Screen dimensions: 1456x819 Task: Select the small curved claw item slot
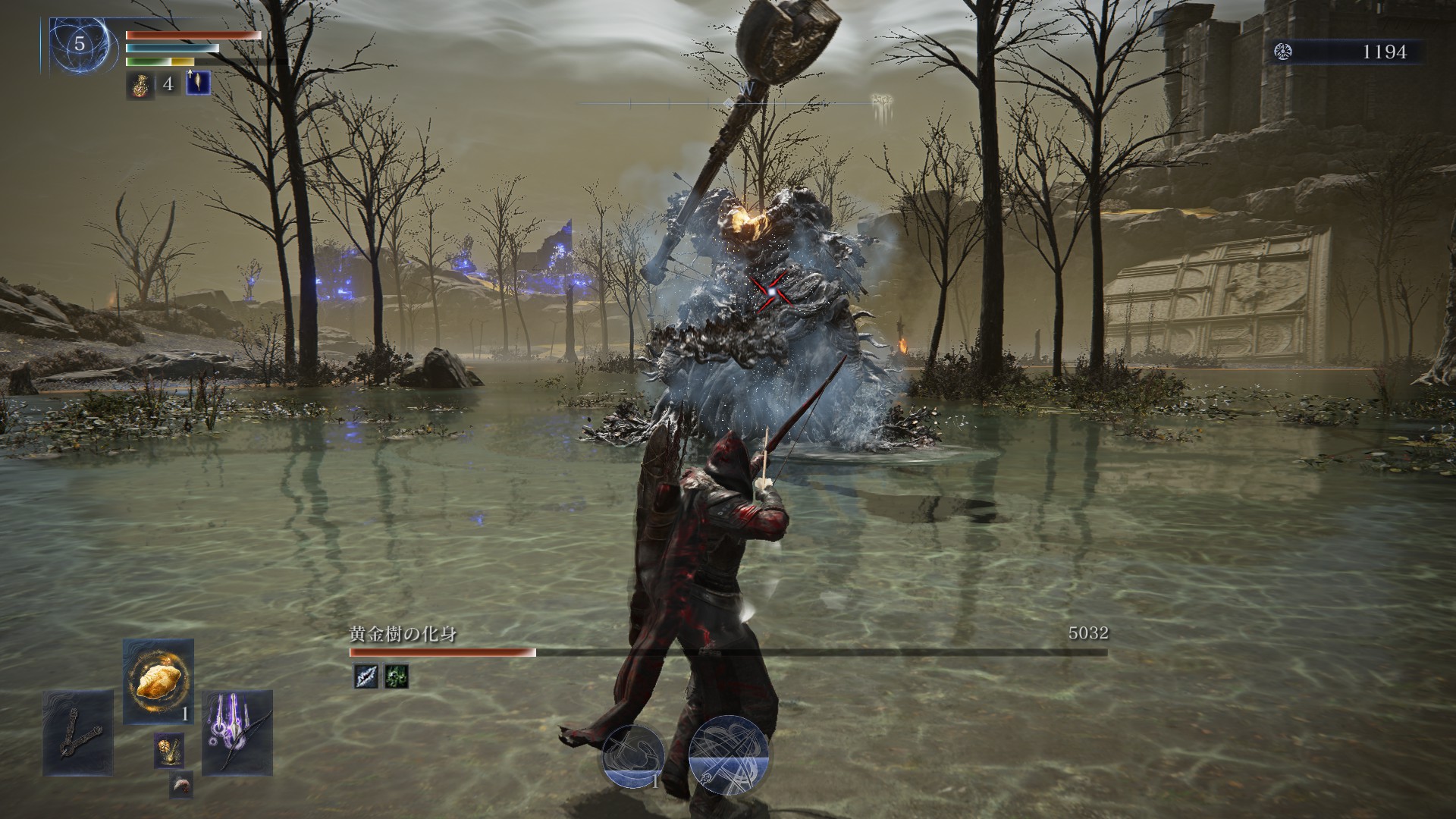[180, 785]
